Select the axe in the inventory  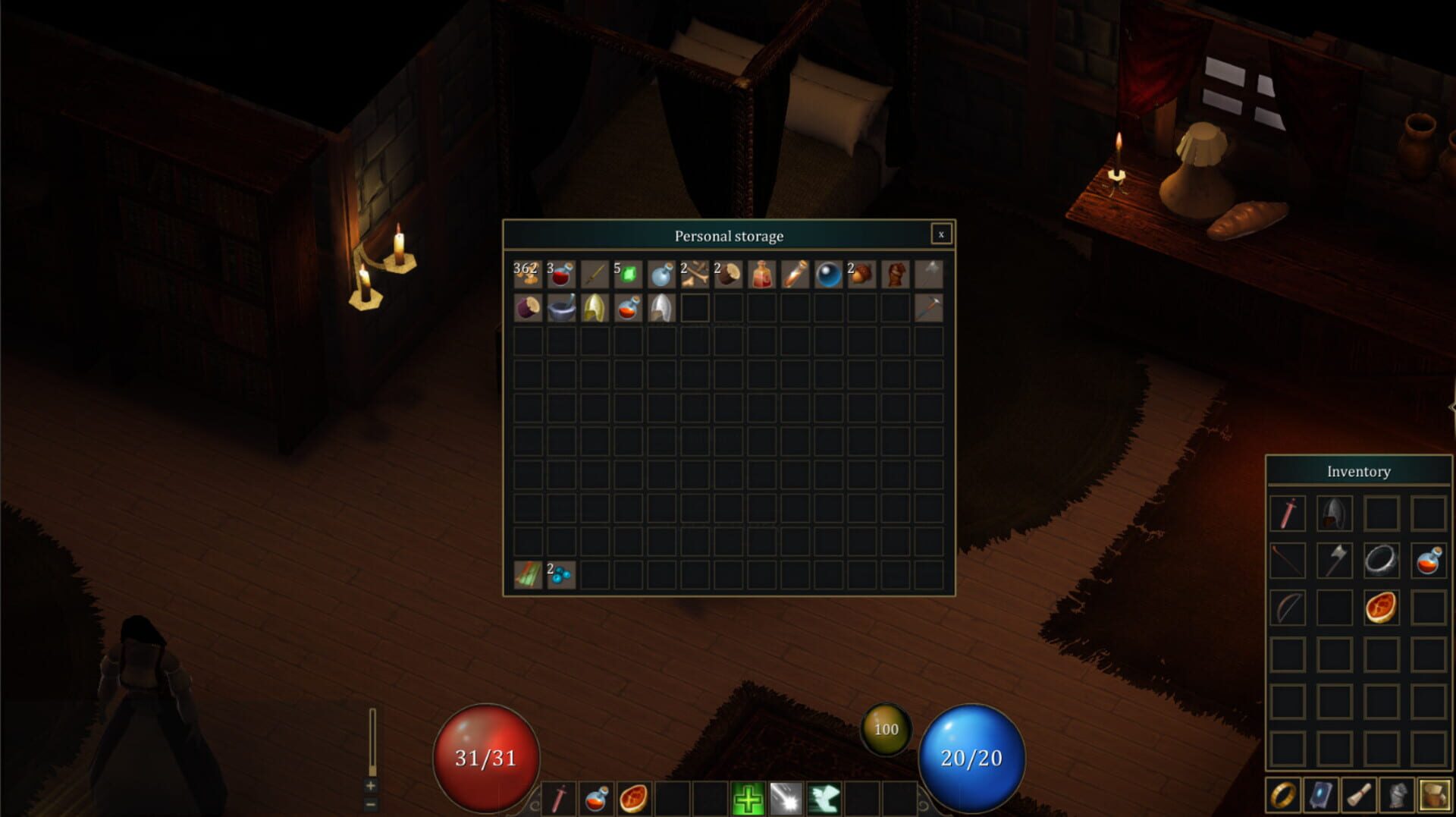click(1334, 561)
